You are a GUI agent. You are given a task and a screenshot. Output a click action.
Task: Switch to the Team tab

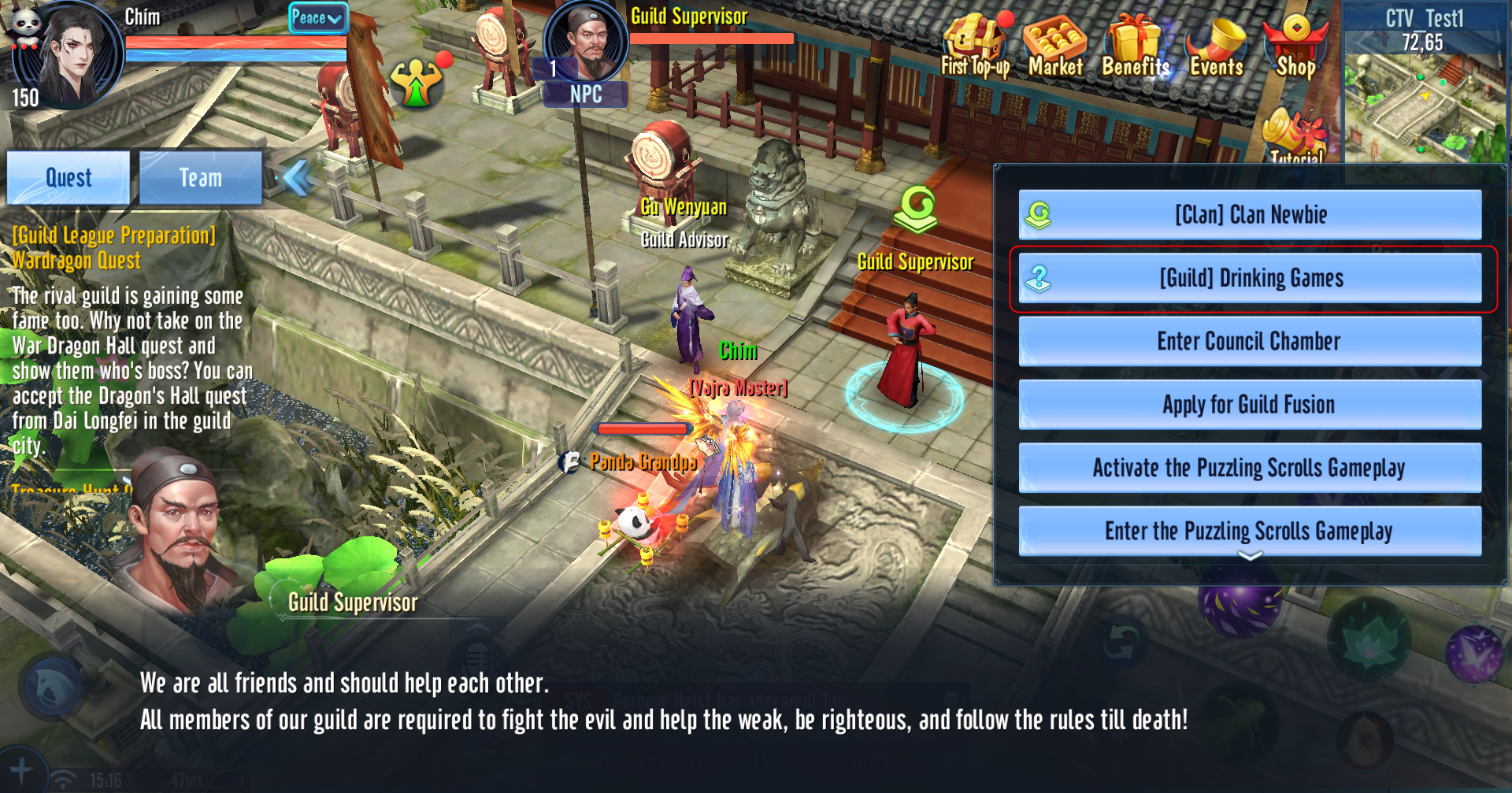(201, 178)
